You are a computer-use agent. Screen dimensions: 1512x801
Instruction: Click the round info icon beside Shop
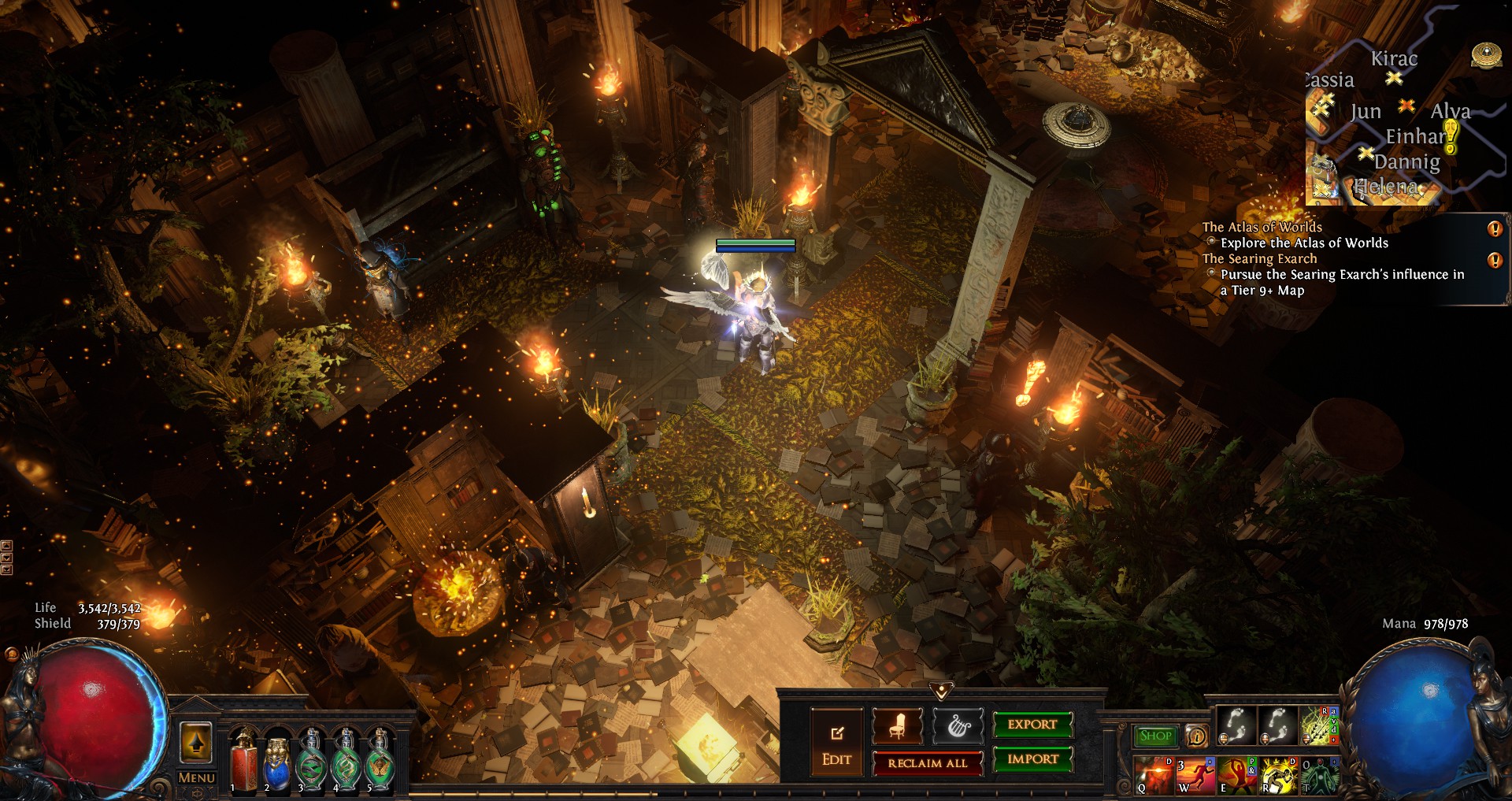coord(1196,736)
